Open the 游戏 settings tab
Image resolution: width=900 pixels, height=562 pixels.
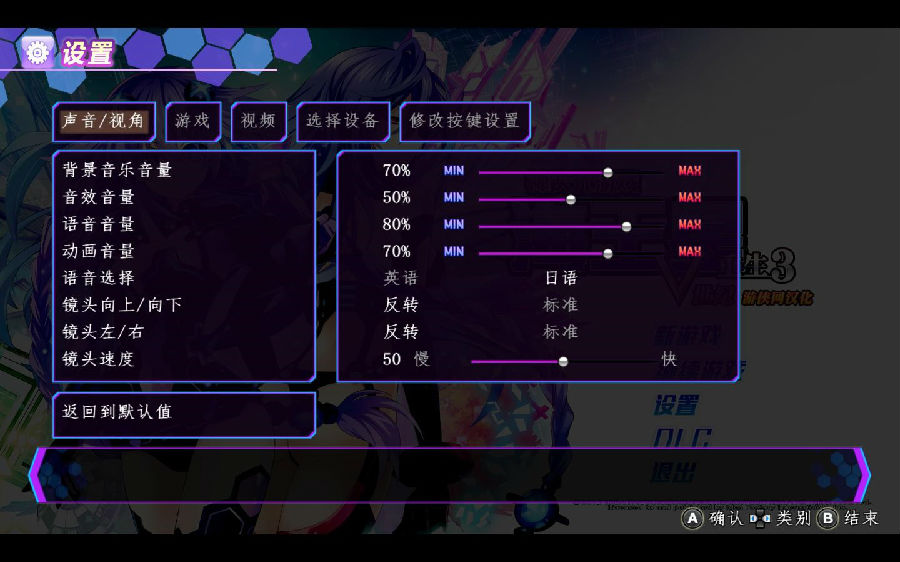(193, 121)
